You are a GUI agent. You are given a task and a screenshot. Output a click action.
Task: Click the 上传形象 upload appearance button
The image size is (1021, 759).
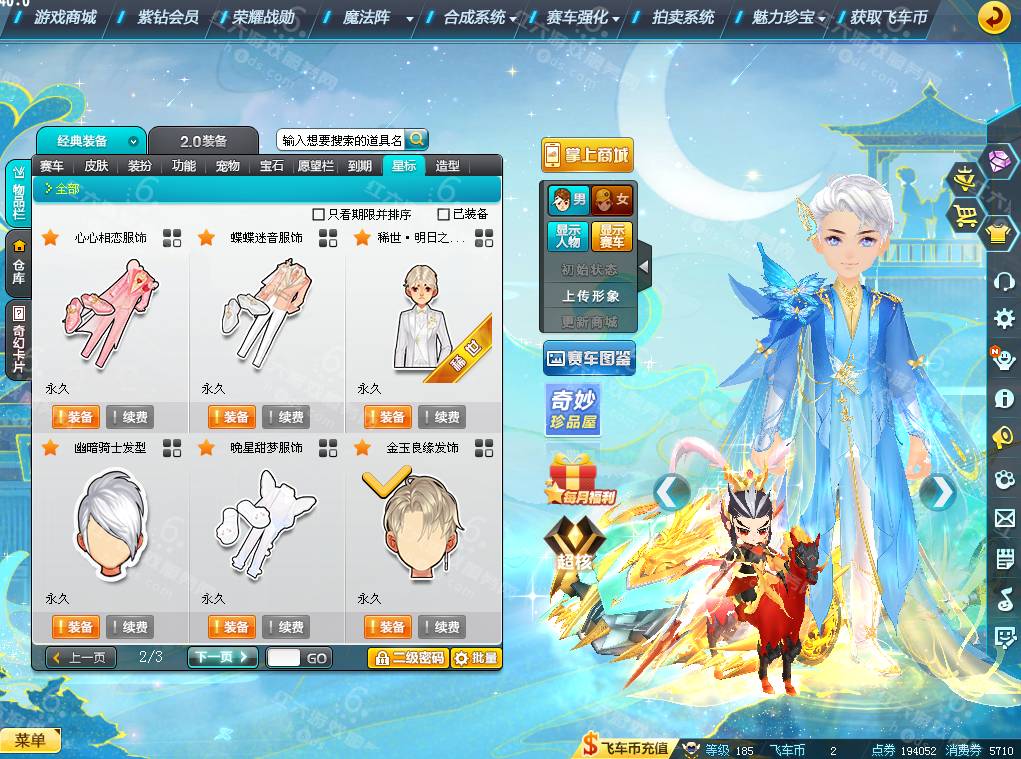click(590, 296)
